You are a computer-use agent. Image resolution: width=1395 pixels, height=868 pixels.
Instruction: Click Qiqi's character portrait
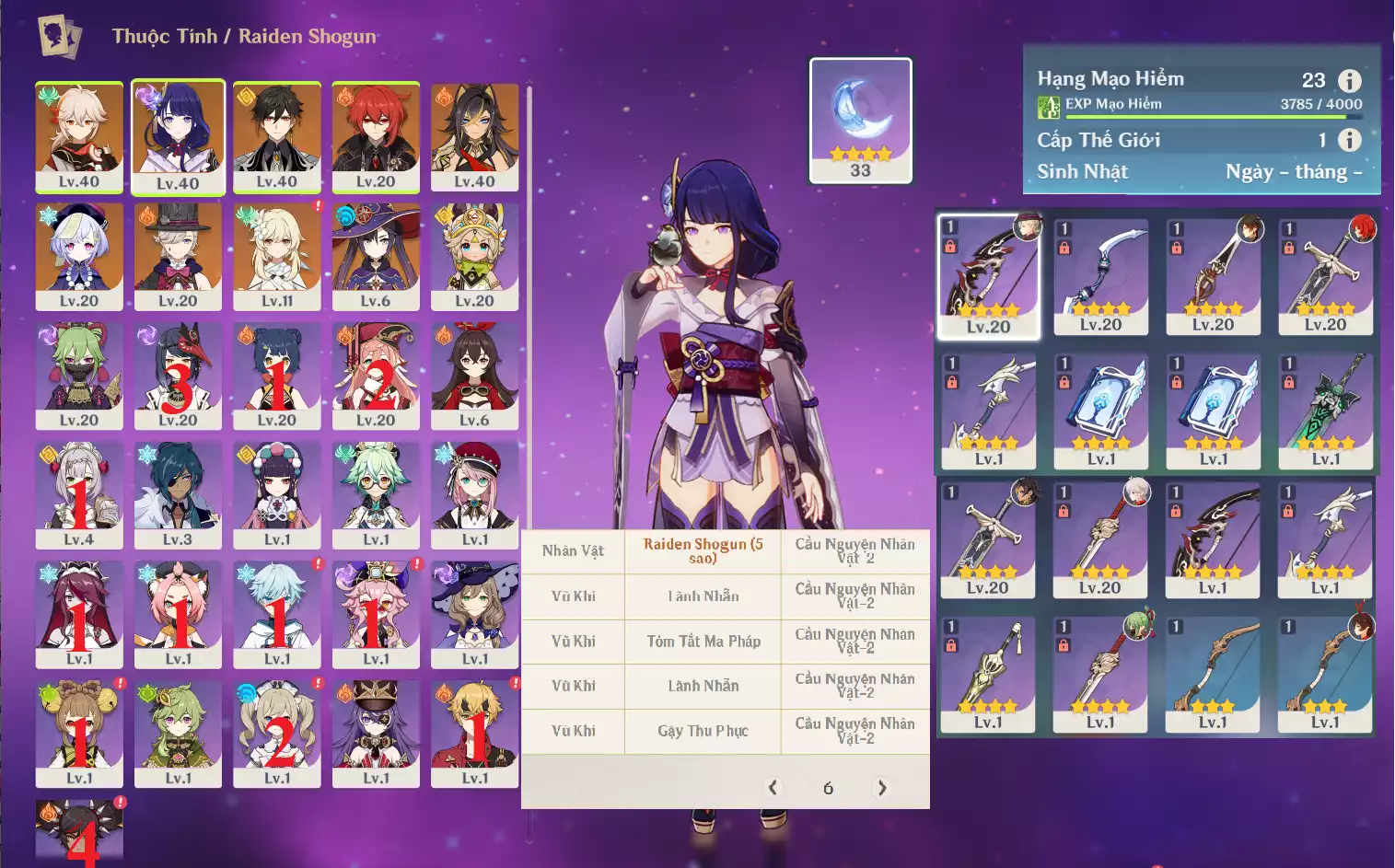tap(79, 256)
